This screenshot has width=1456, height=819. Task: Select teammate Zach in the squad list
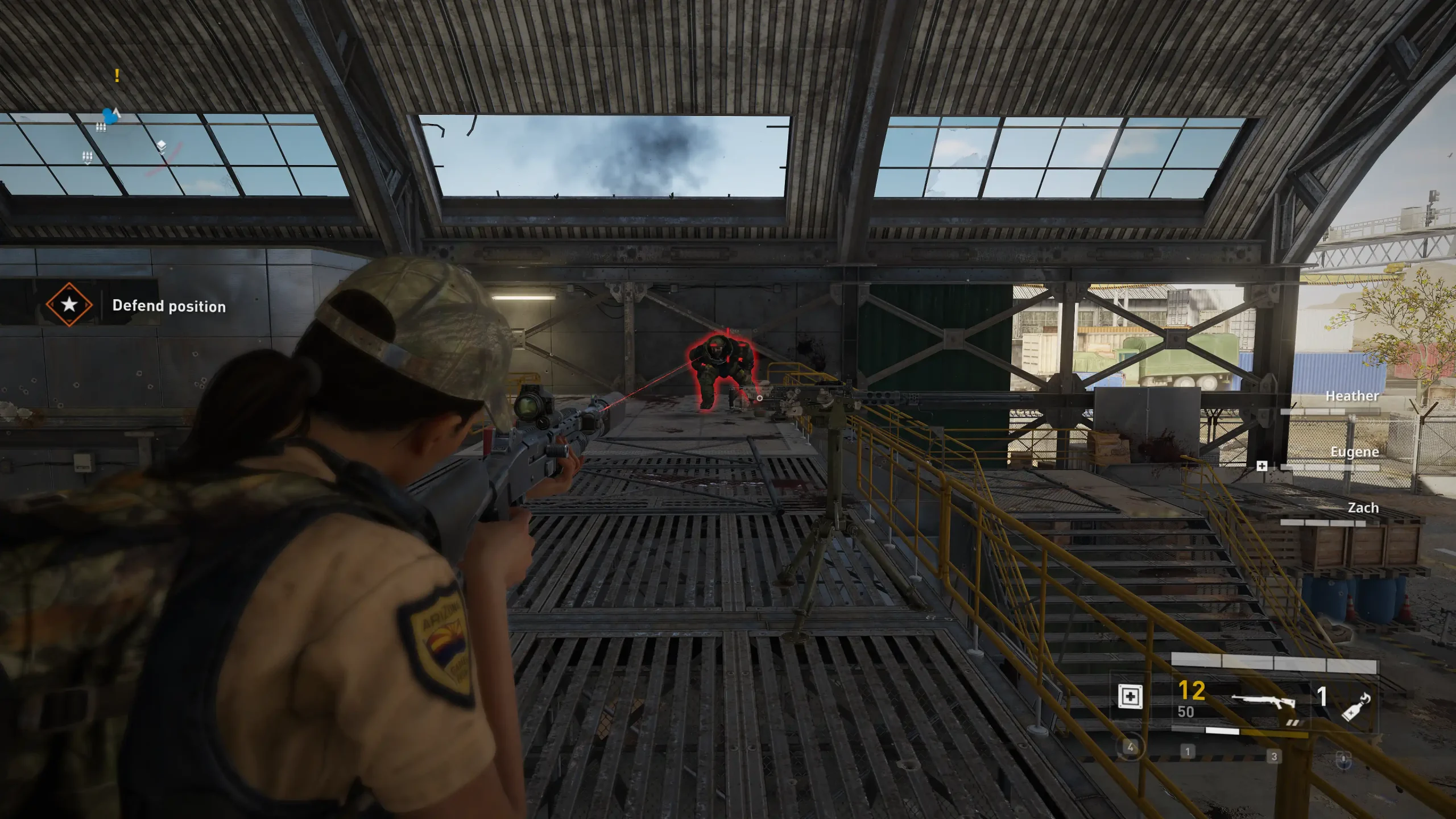click(1363, 507)
